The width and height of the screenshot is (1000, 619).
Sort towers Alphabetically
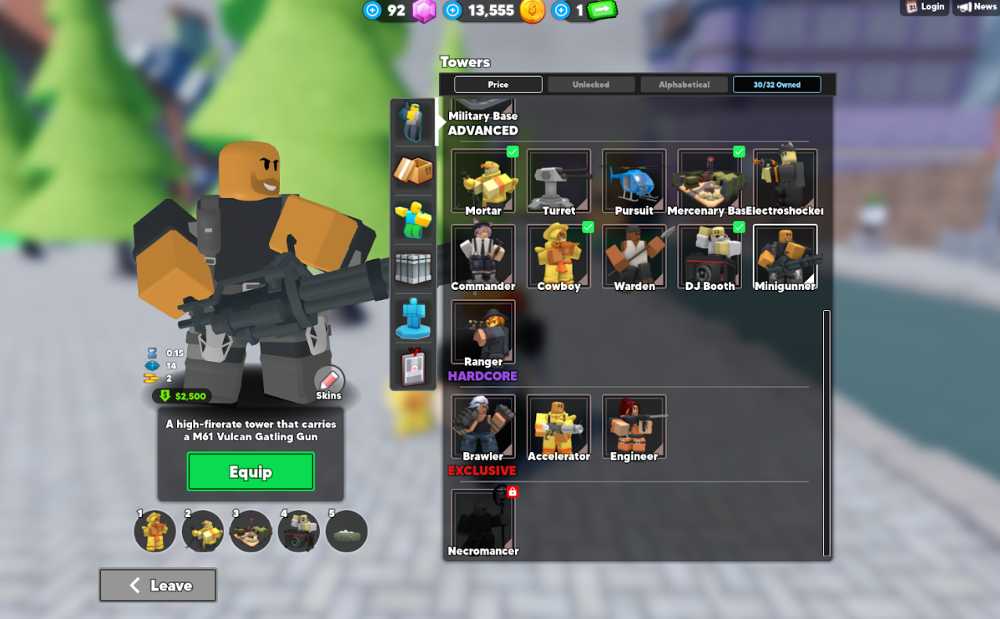pyautogui.click(x=684, y=85)
